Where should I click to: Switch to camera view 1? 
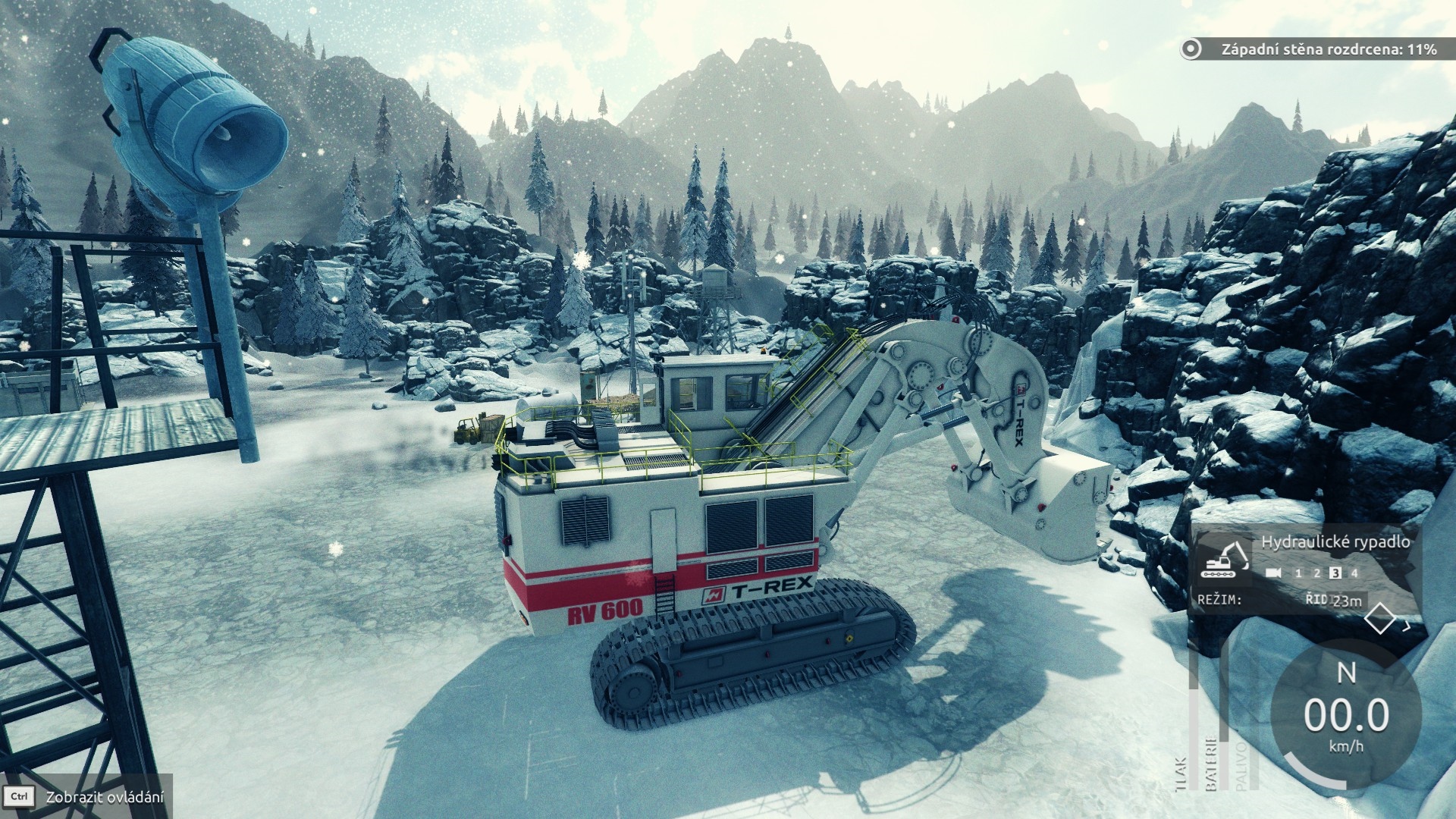(x=1298, y=573)
